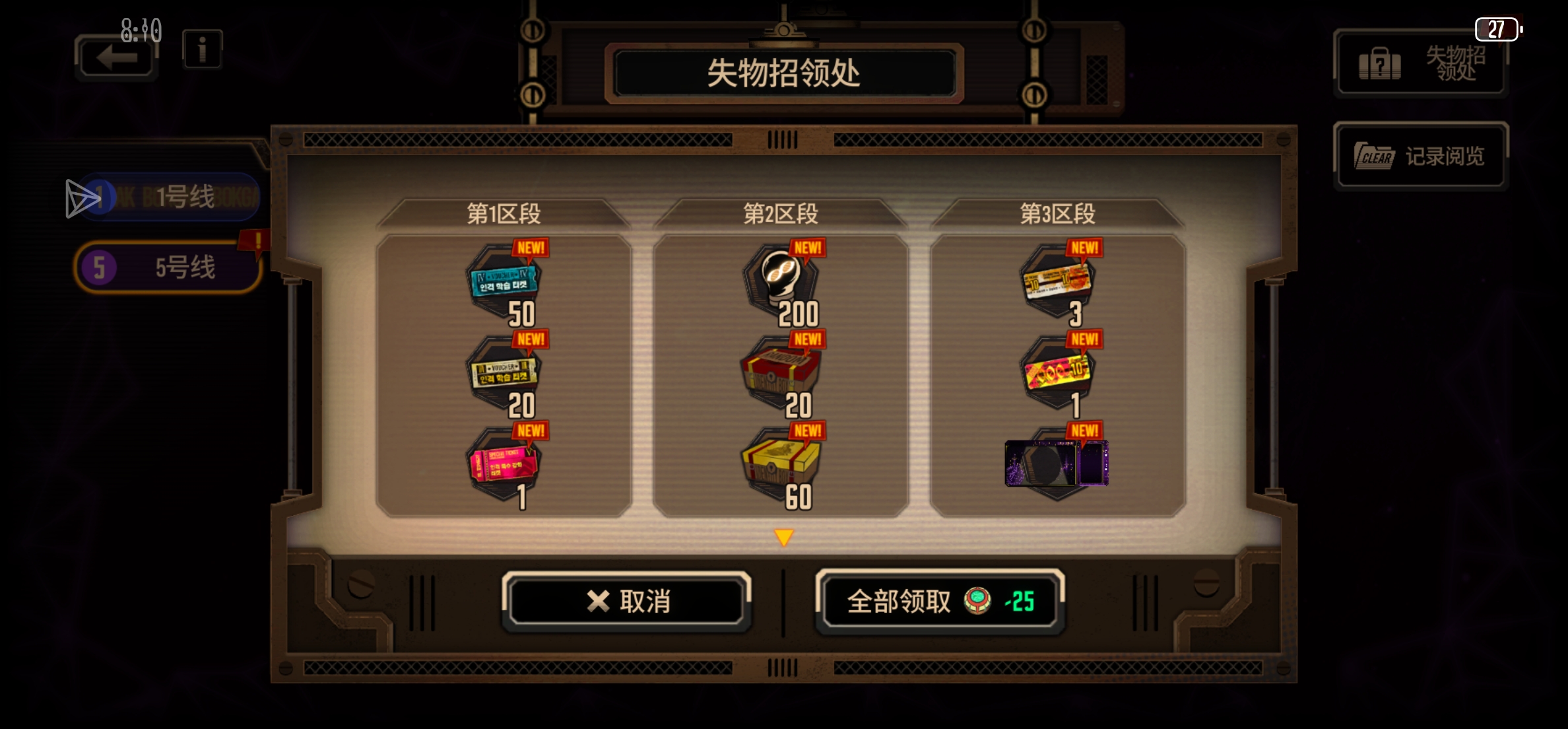Open 记录阅览 via the CLEAR folder icon

point(1373,156)
